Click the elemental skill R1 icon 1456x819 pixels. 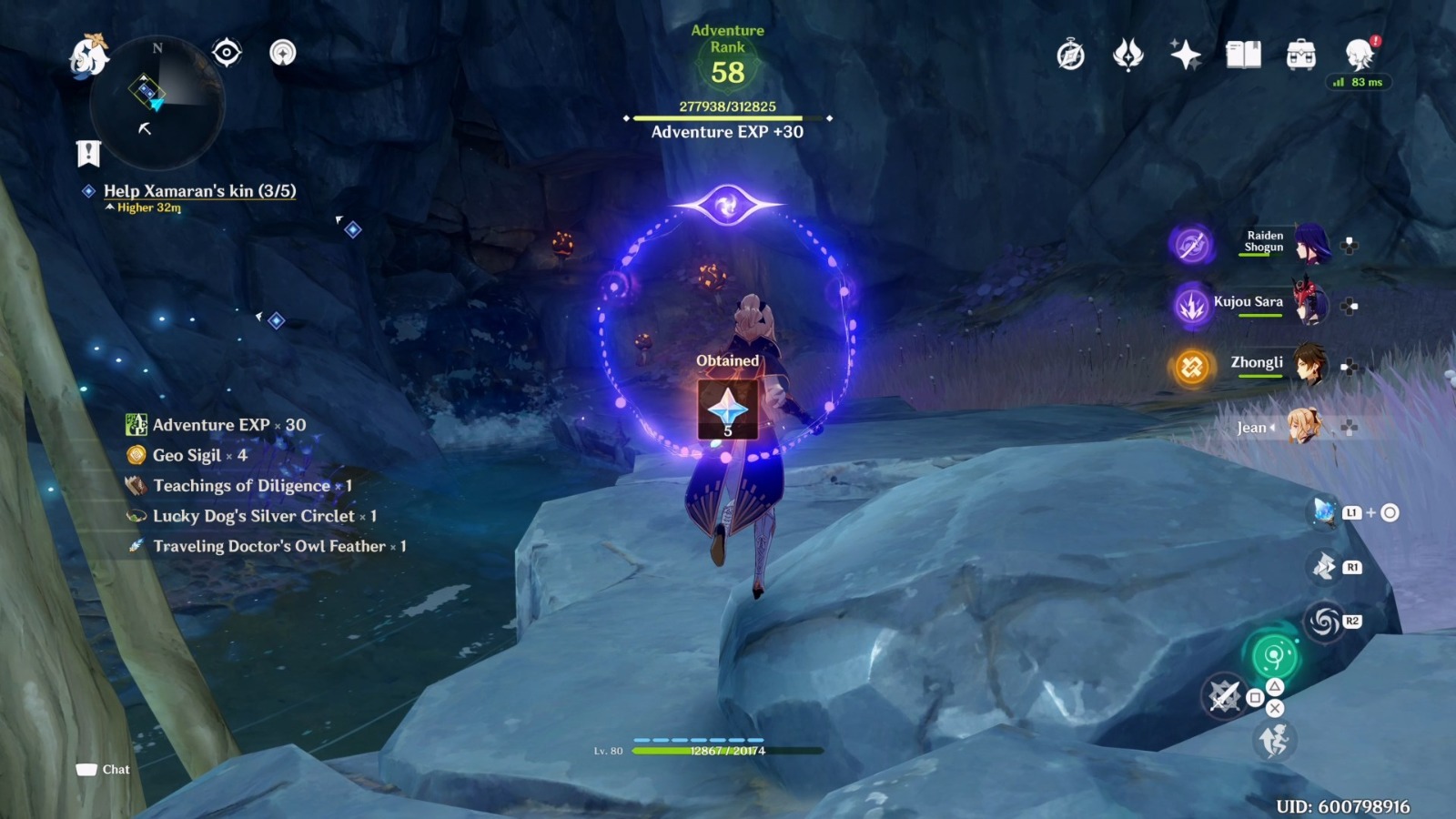pyautogui.click(x=1324, y=566)
